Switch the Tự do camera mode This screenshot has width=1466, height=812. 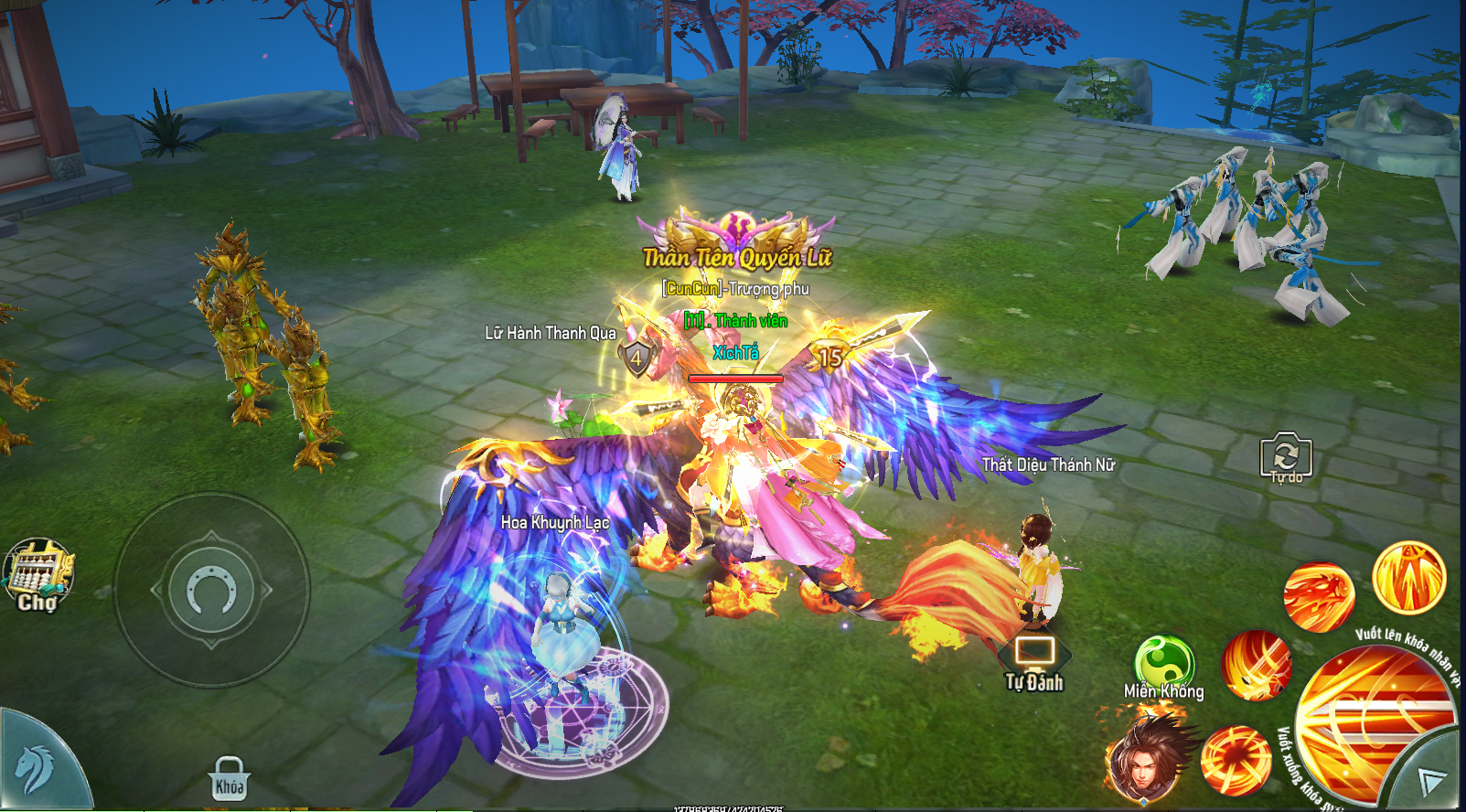click(1285, 456)
